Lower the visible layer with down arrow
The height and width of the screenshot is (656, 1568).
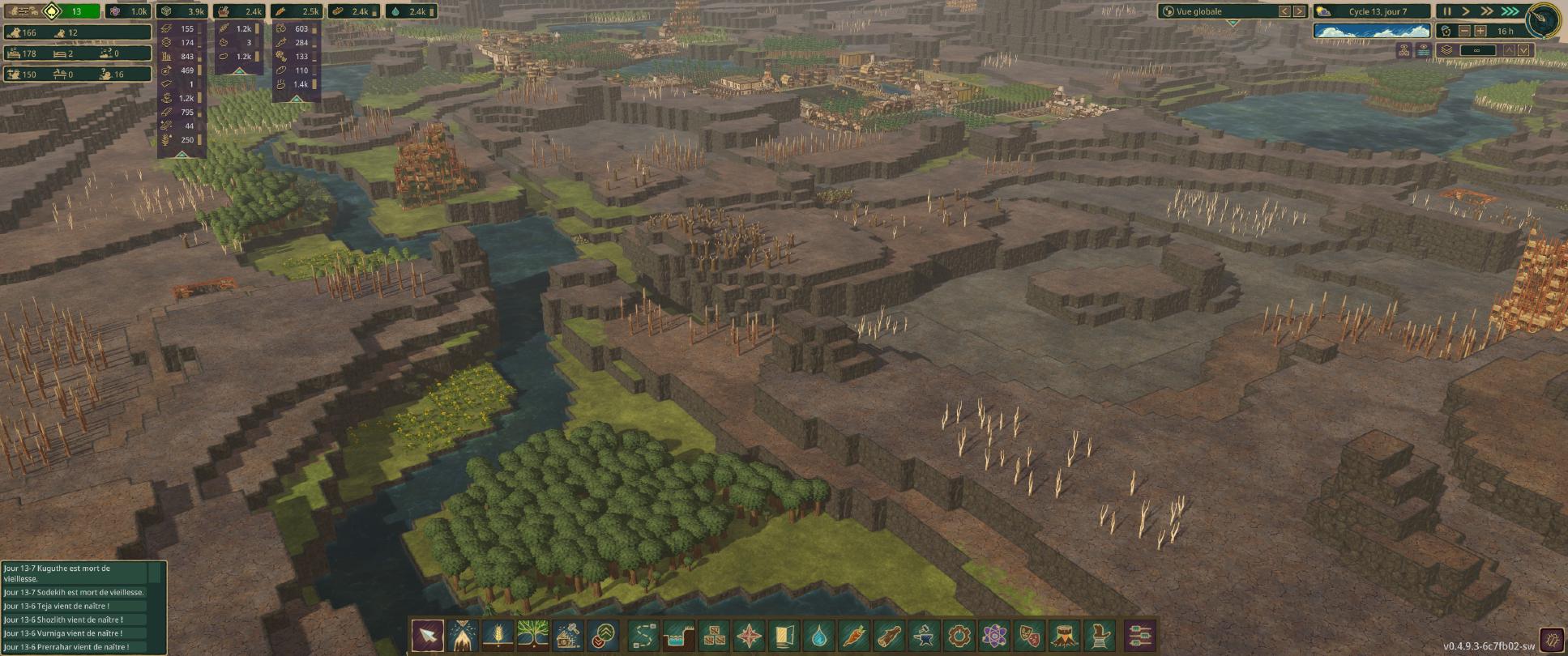(x=1523, y=50)
